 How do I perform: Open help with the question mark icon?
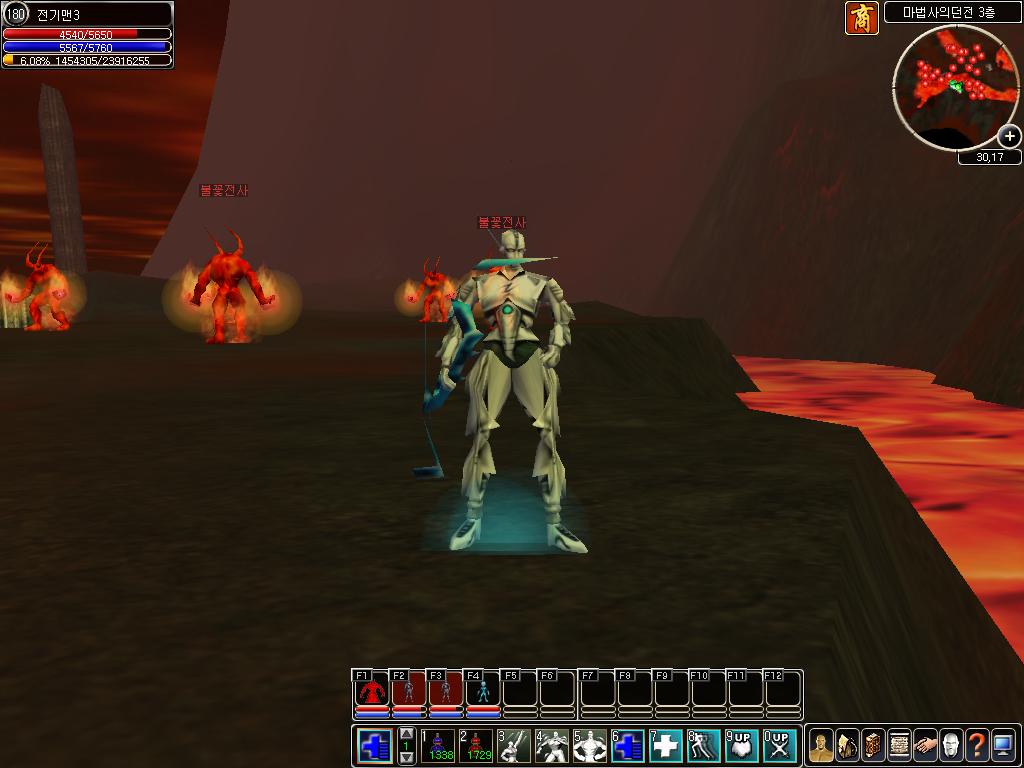pyautogui.click(x=977, y=746)
